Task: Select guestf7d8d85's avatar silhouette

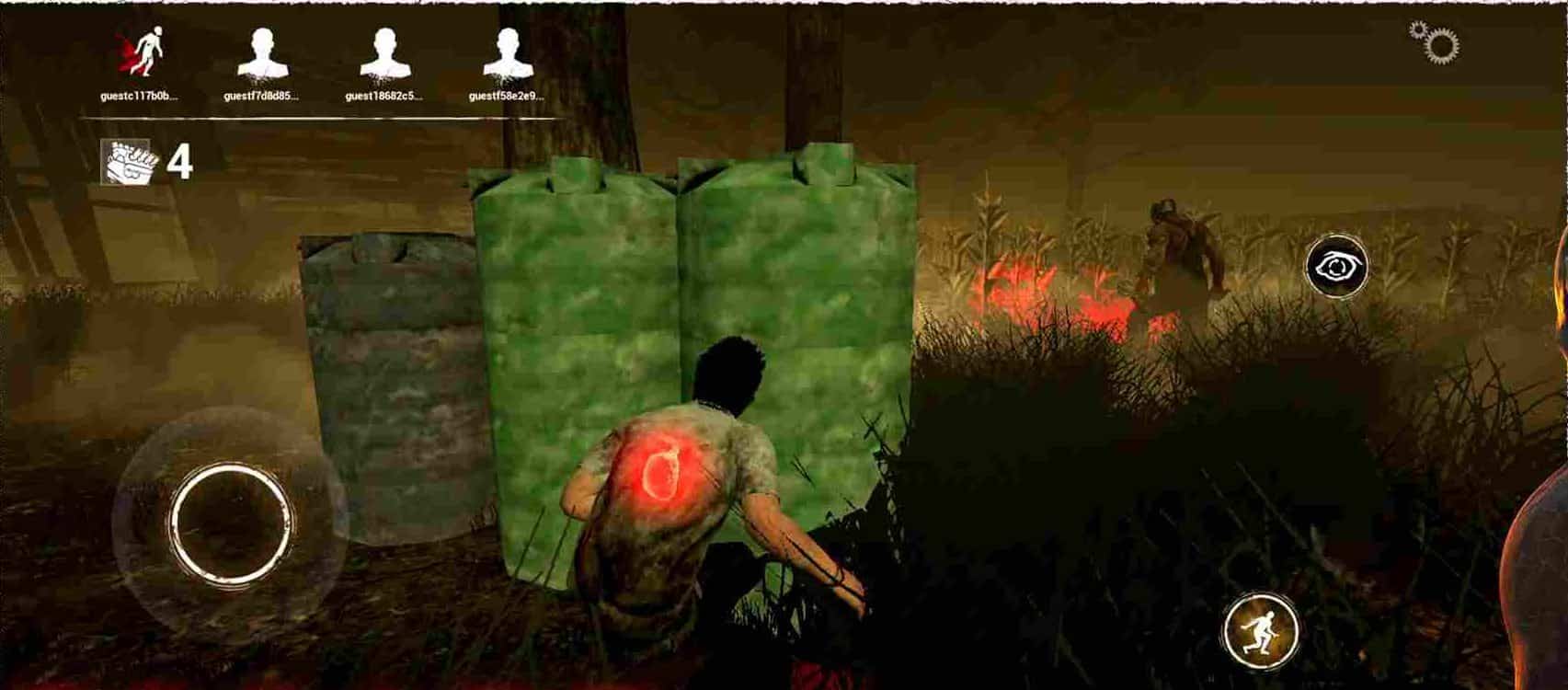Action: pos(266,53)
